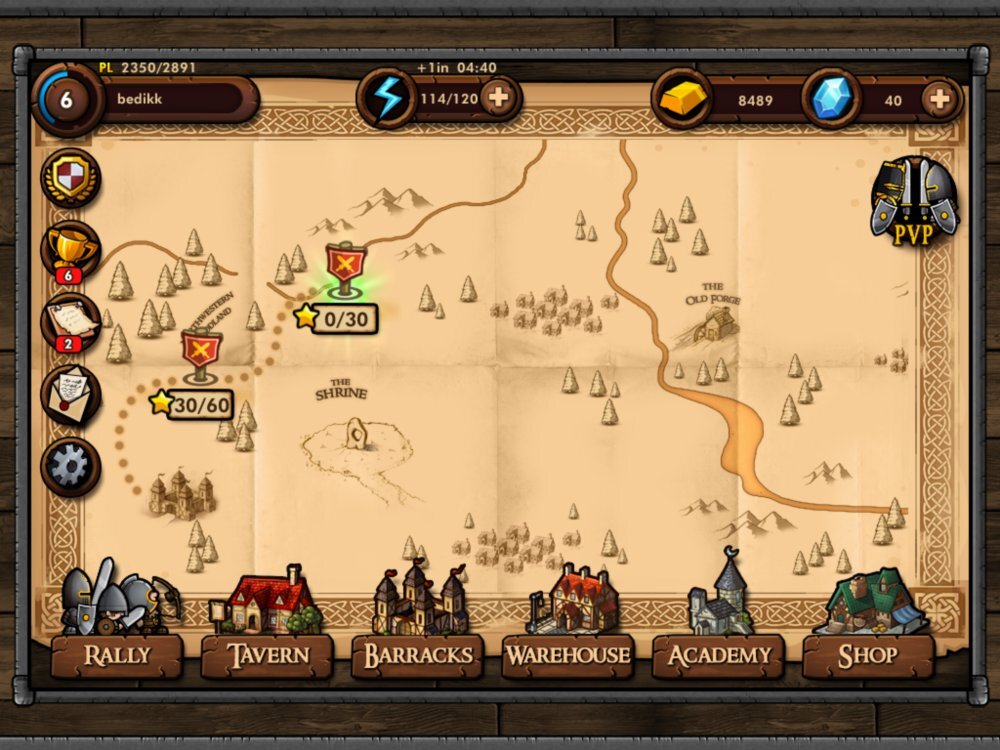Buy more gems with the plus button
Viewport: 1000px width, 750px height.
coord(938,99)
